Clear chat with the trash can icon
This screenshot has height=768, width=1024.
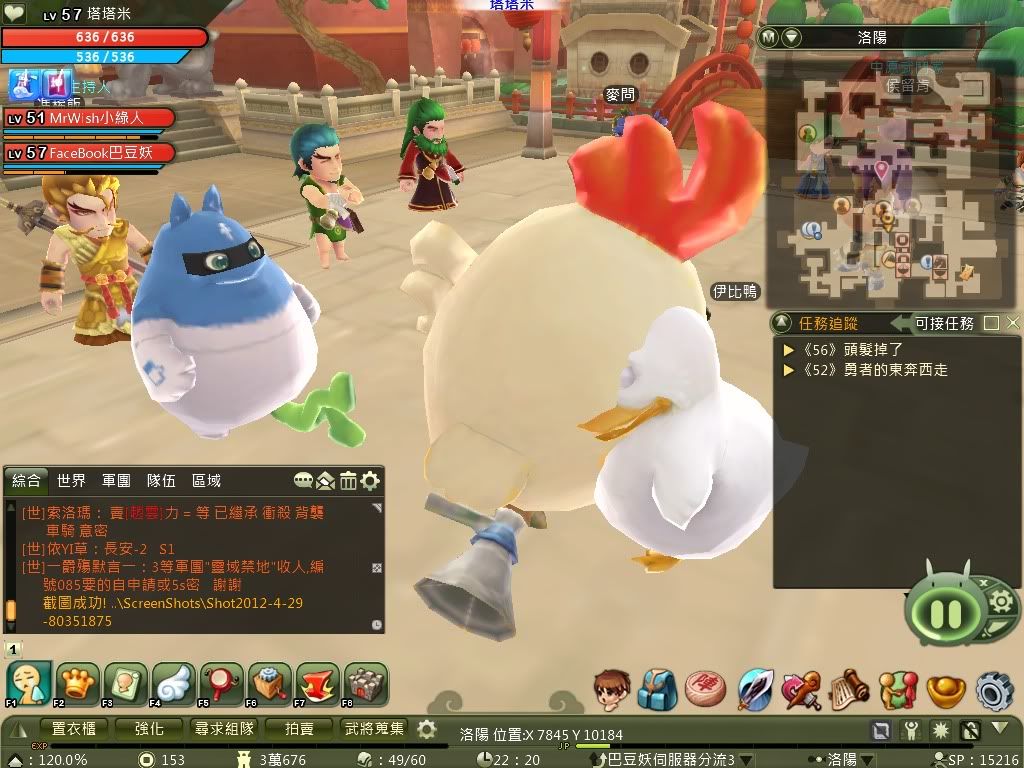click(348, 481)
